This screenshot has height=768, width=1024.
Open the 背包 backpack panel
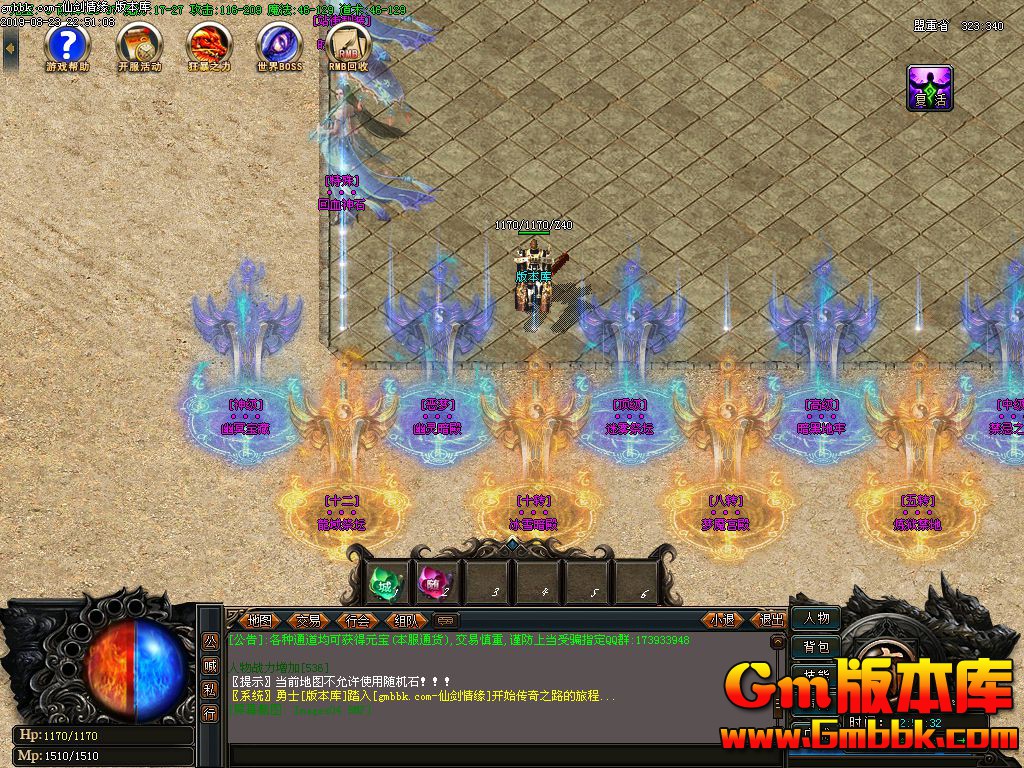pos(815,647)
